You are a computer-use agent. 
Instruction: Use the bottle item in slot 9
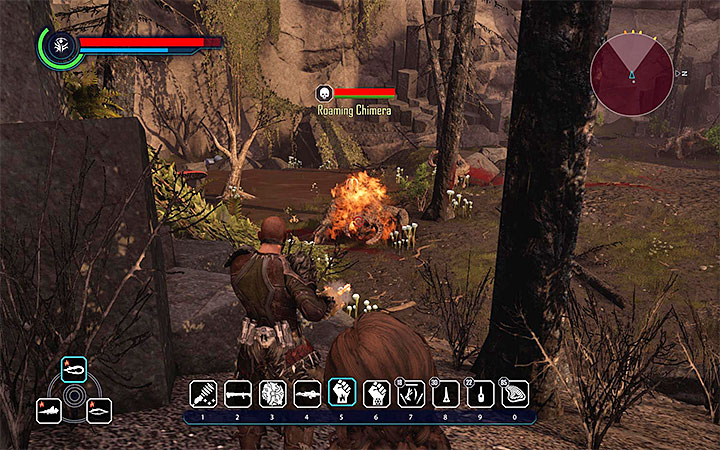pos(479,393)
